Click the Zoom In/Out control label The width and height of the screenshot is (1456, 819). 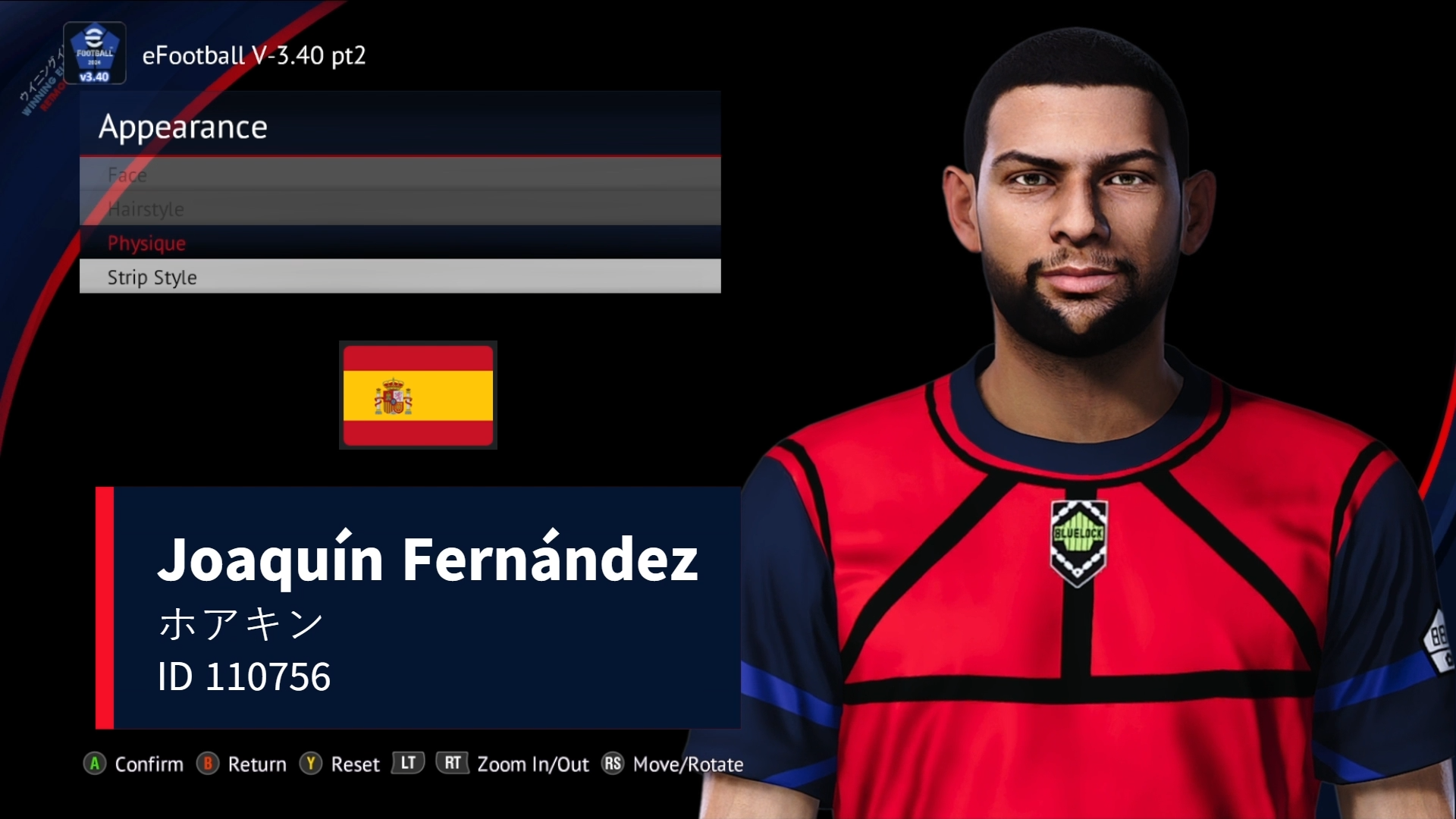pyautogui.click(x=533, y=764)
